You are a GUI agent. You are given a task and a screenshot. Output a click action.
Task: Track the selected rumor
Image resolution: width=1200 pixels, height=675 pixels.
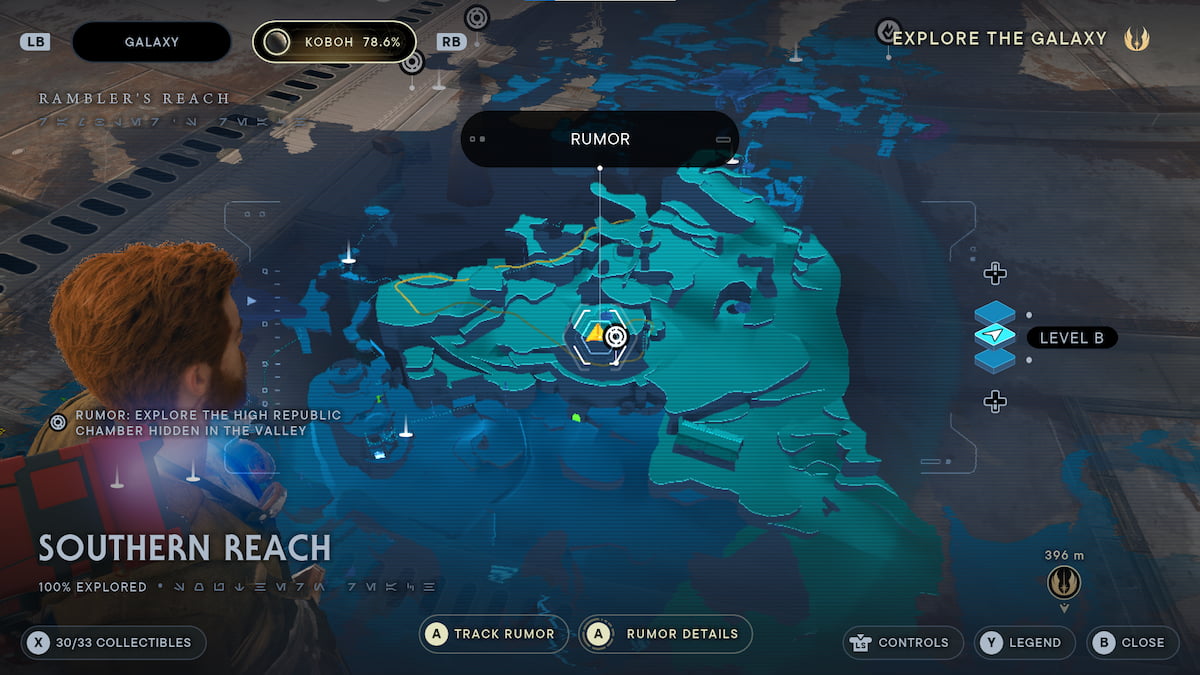coord(494,634)
